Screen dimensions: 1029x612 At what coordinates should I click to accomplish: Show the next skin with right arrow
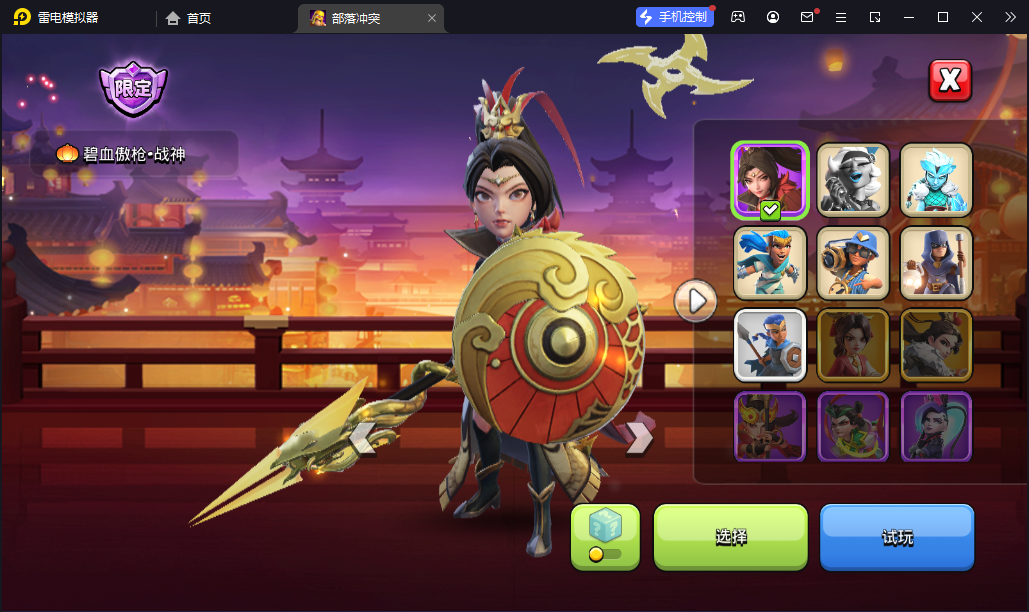click(x=639, y=437)
